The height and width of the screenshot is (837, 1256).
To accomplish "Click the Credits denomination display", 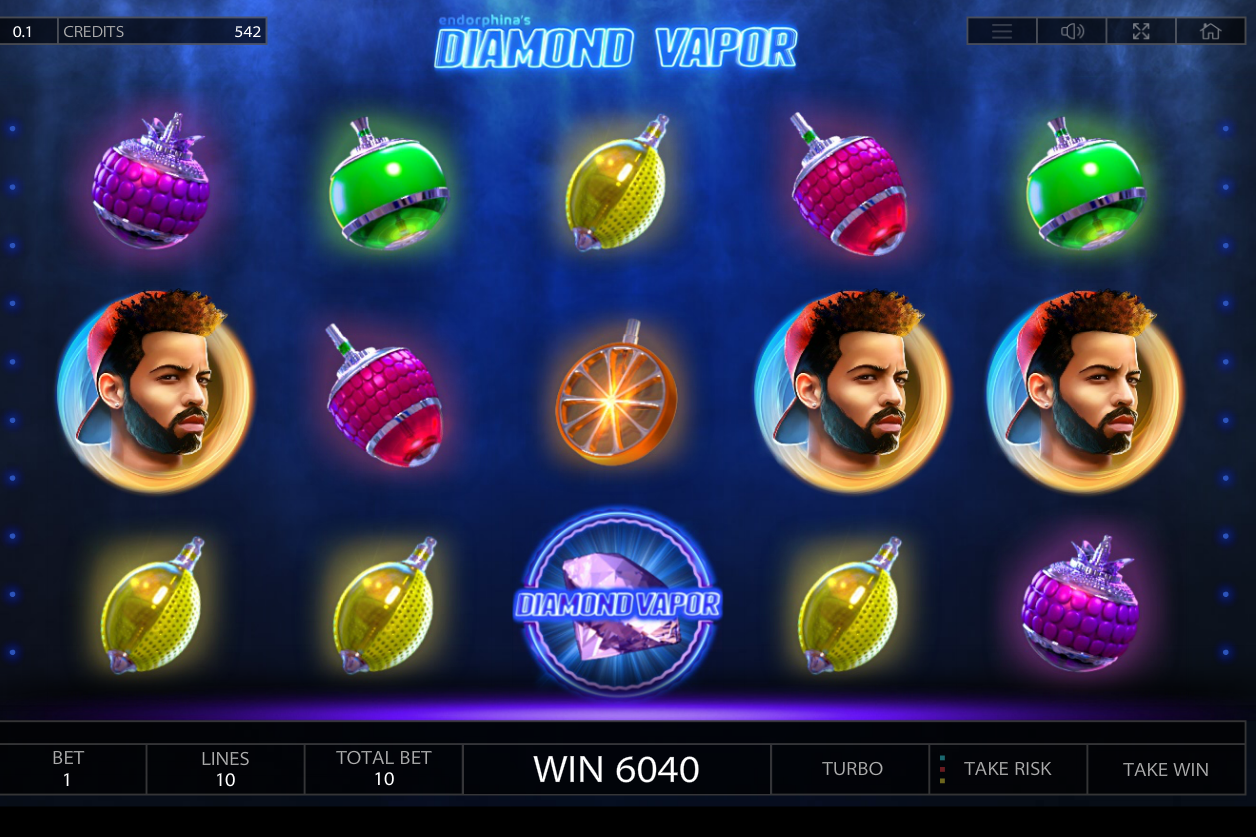I will coord(23,31).
